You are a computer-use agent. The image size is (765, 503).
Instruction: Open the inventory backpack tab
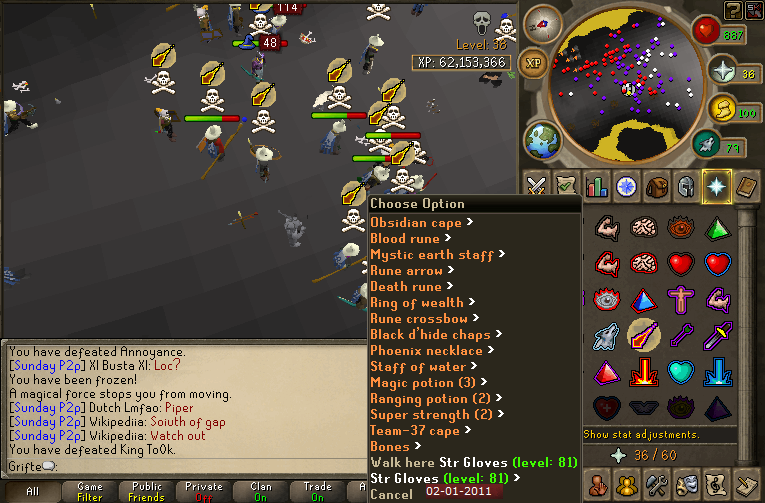656,186
